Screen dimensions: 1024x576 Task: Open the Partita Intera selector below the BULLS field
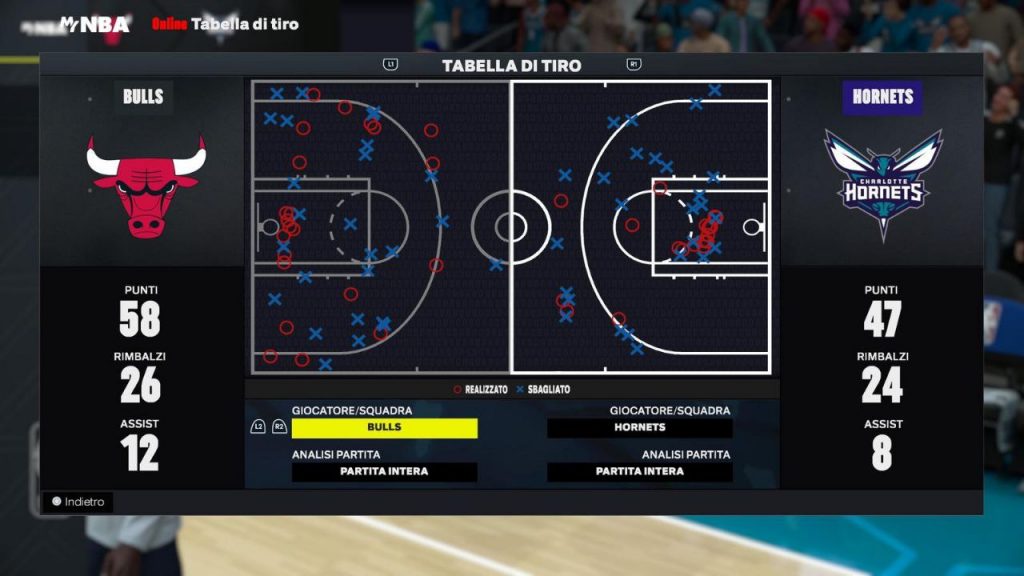tap(384, 472)
